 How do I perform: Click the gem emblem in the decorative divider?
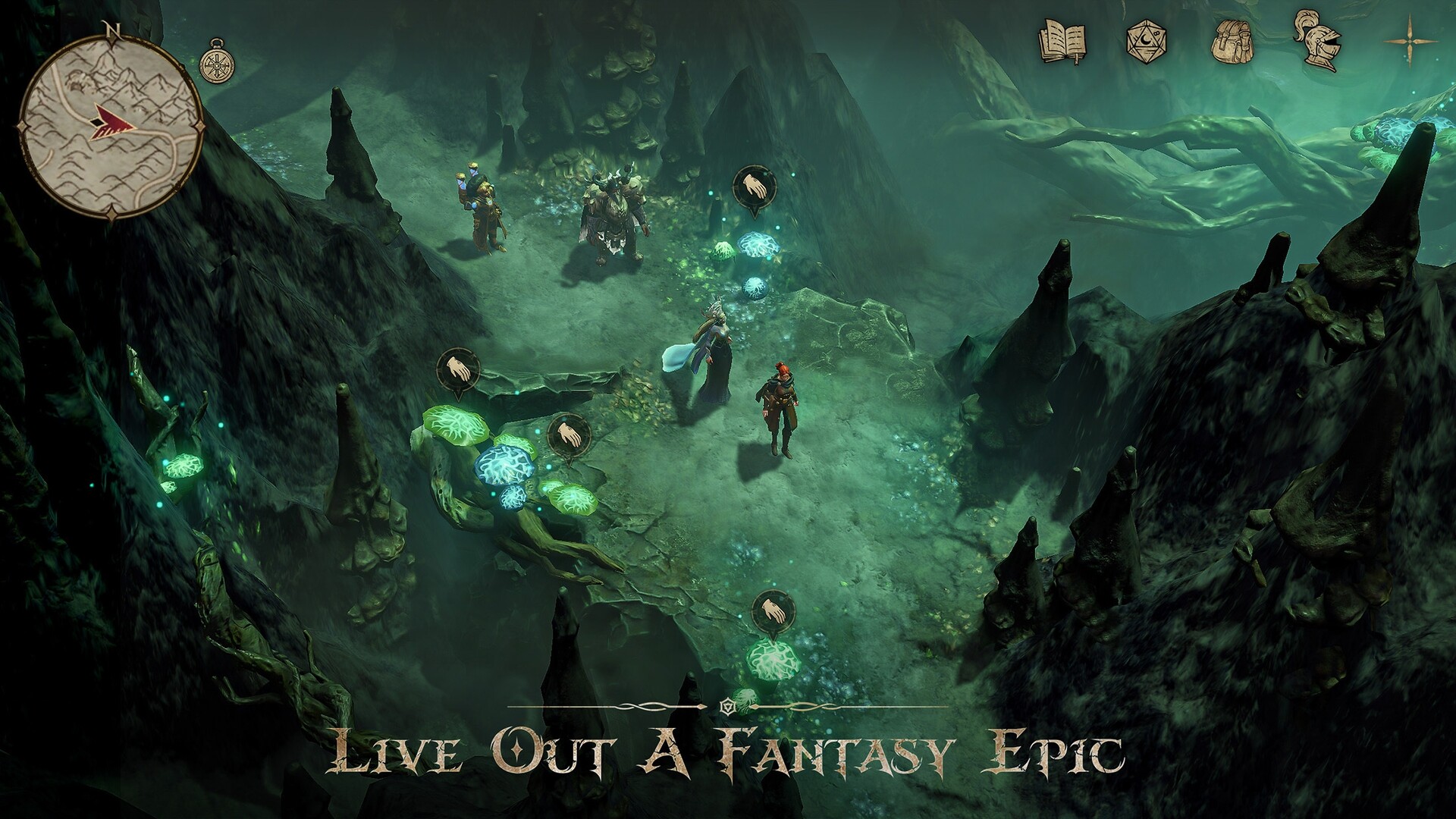click(728, 705)
